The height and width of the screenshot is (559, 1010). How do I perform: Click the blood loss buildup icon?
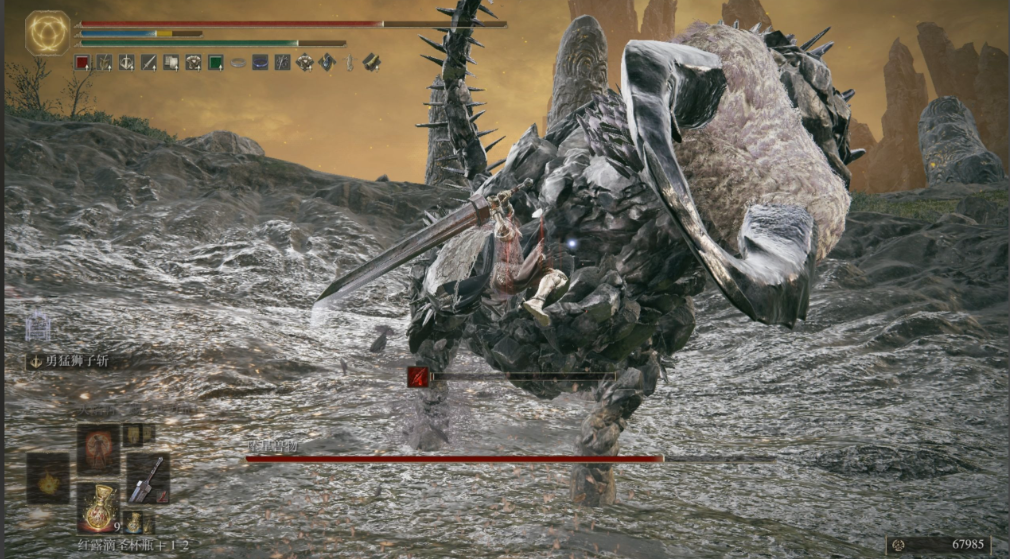tap(418, 377)
